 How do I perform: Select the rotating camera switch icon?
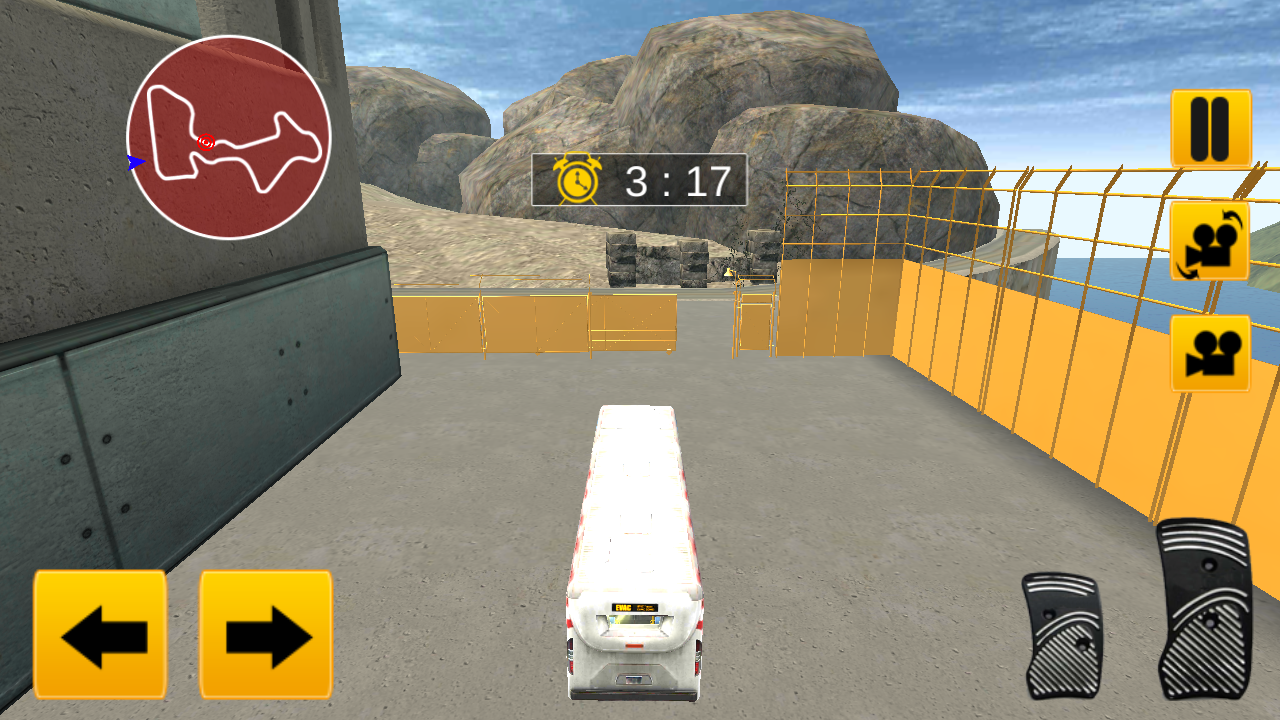(1207, 240)
